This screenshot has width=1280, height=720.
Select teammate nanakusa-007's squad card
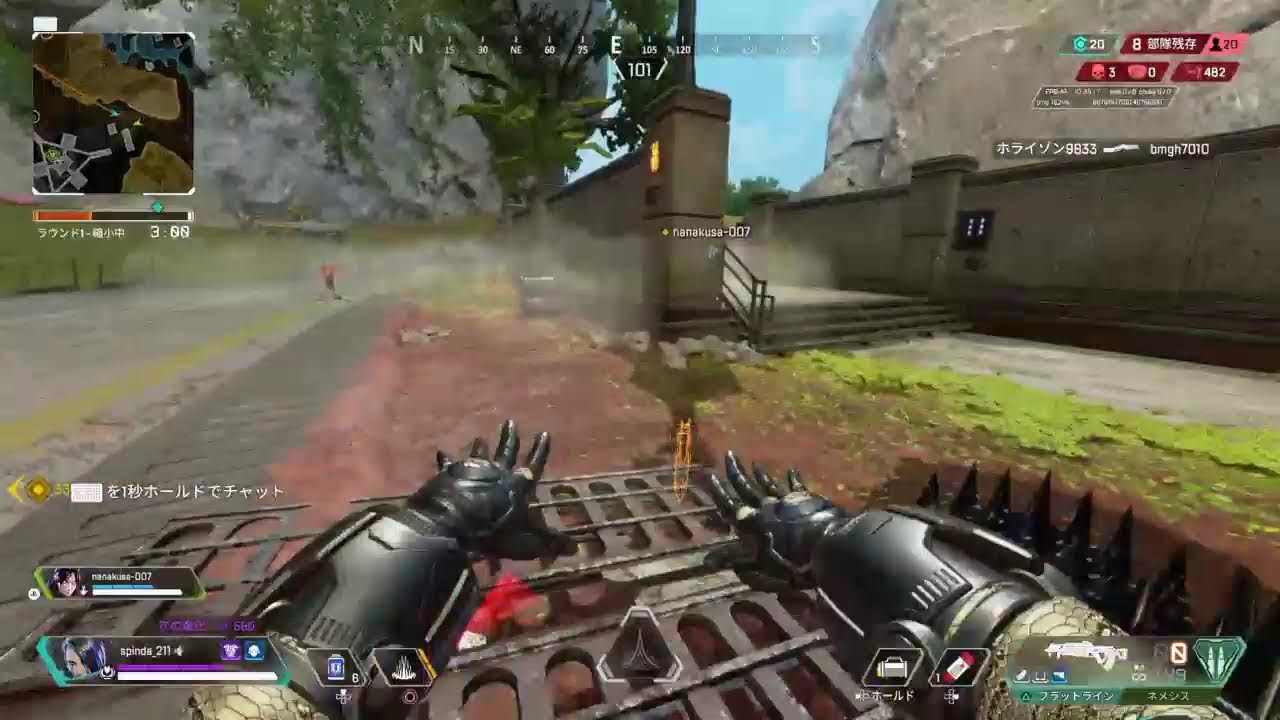(120, 582)
